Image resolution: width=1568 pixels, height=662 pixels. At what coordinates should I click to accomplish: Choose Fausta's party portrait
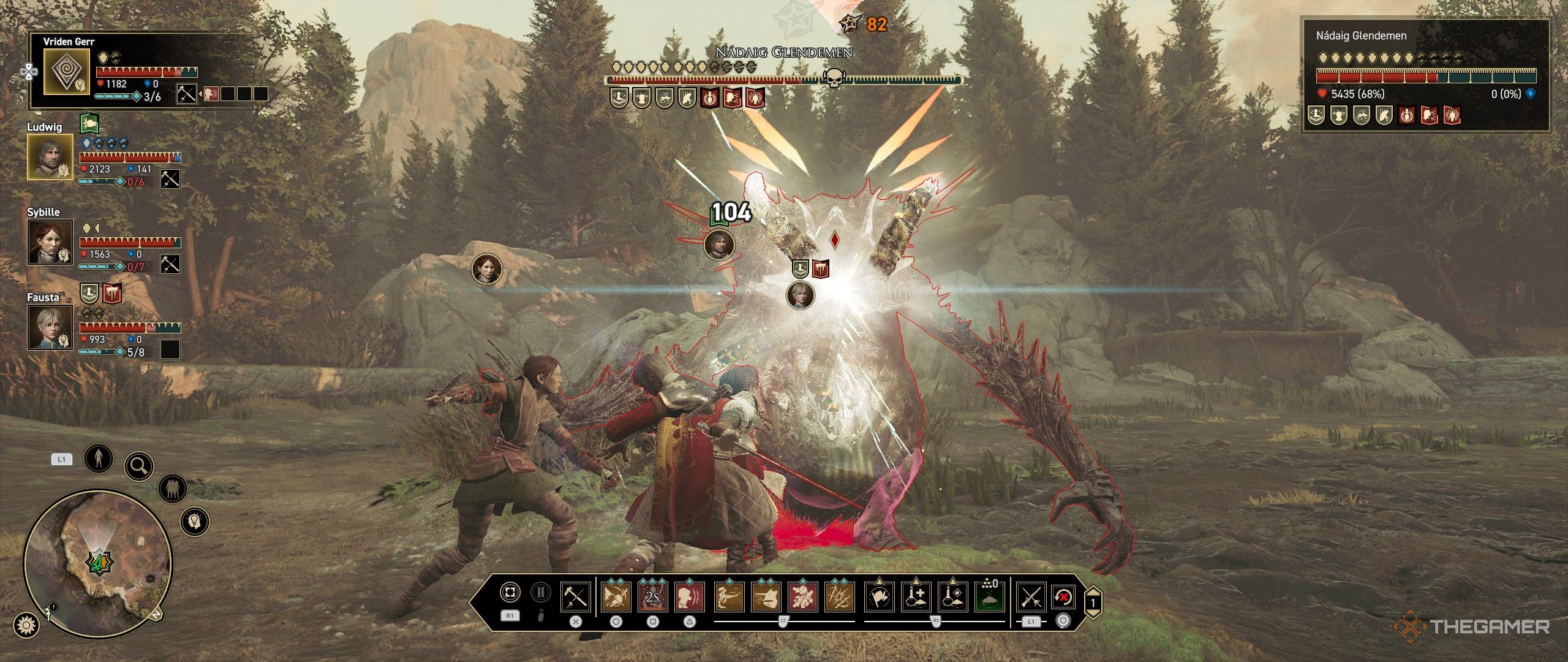pyautogui.click(x=50, y=326)
